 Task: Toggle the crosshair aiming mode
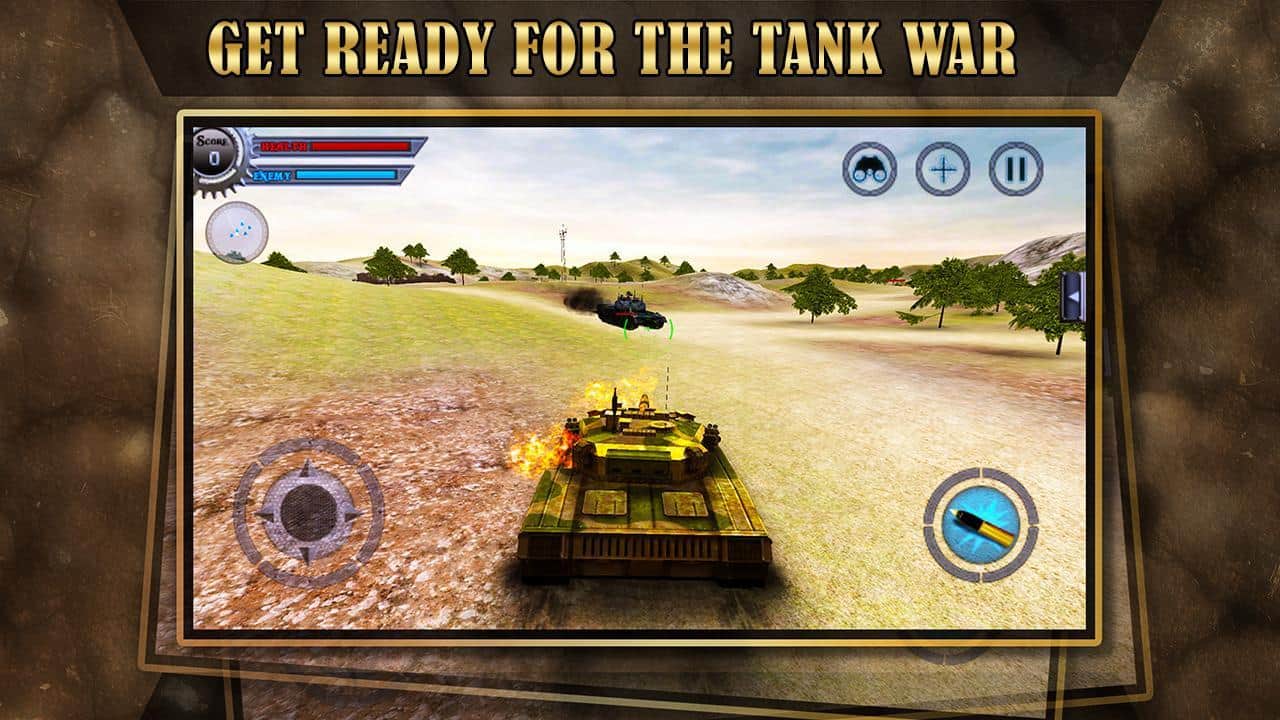(x=942, y=171)
